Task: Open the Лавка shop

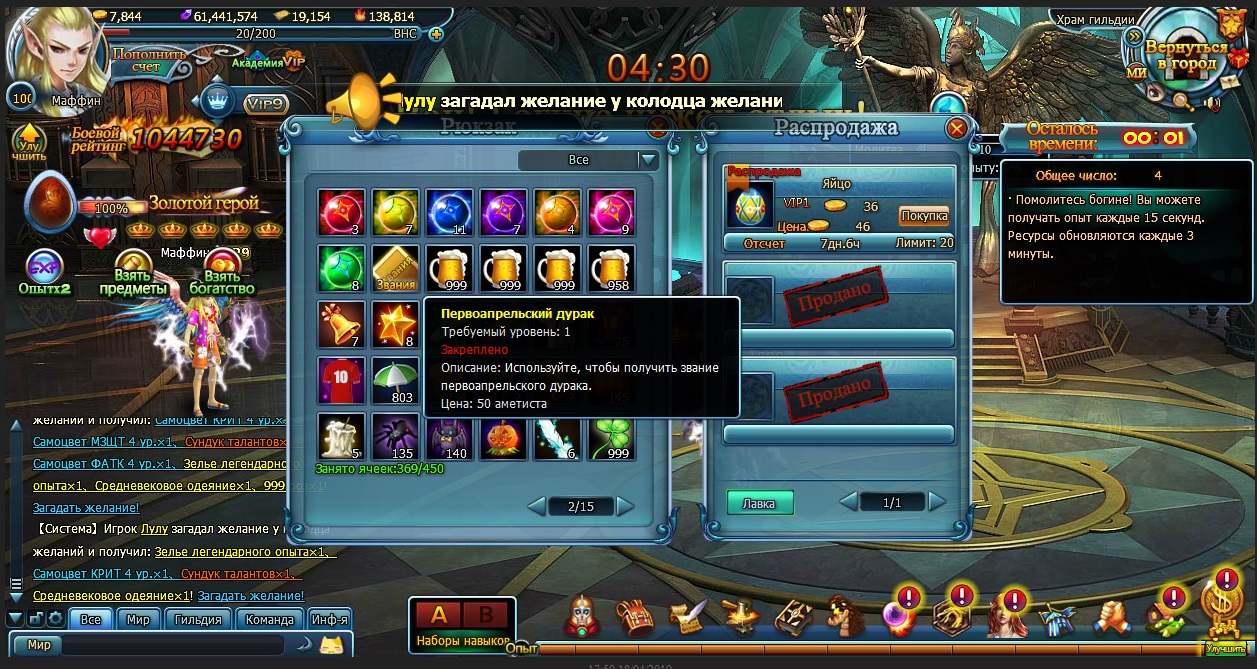Action: click(x=759, y=503)
